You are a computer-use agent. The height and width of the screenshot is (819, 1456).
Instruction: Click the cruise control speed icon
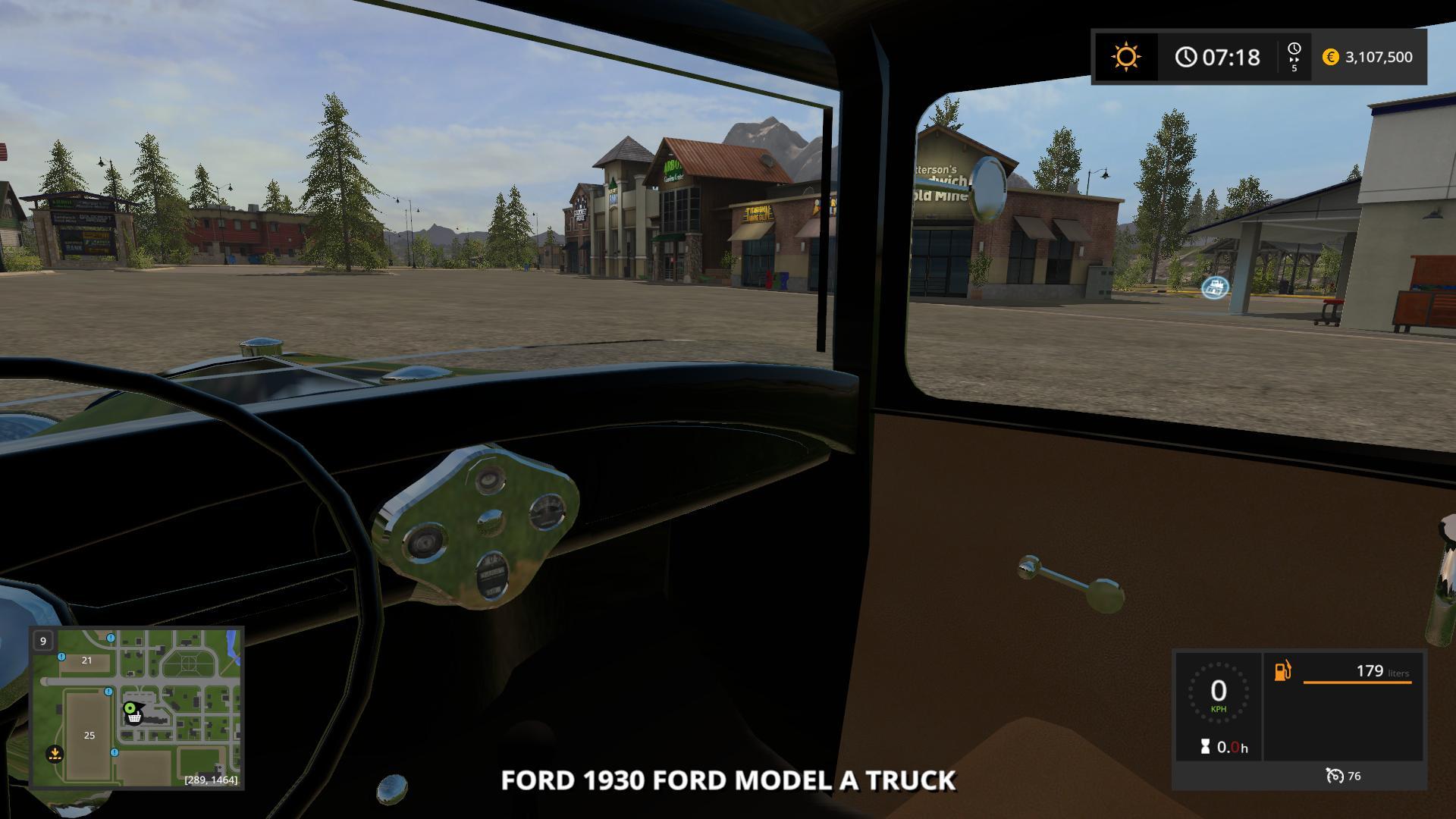1335,776
